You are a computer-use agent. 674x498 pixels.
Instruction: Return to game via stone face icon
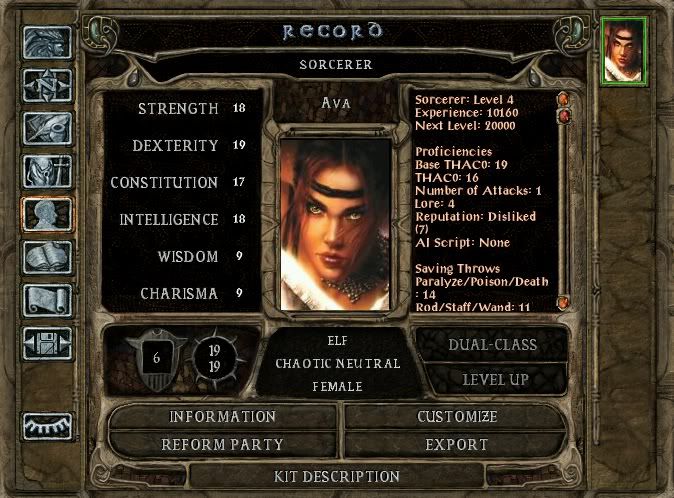(x=47, y=42)
